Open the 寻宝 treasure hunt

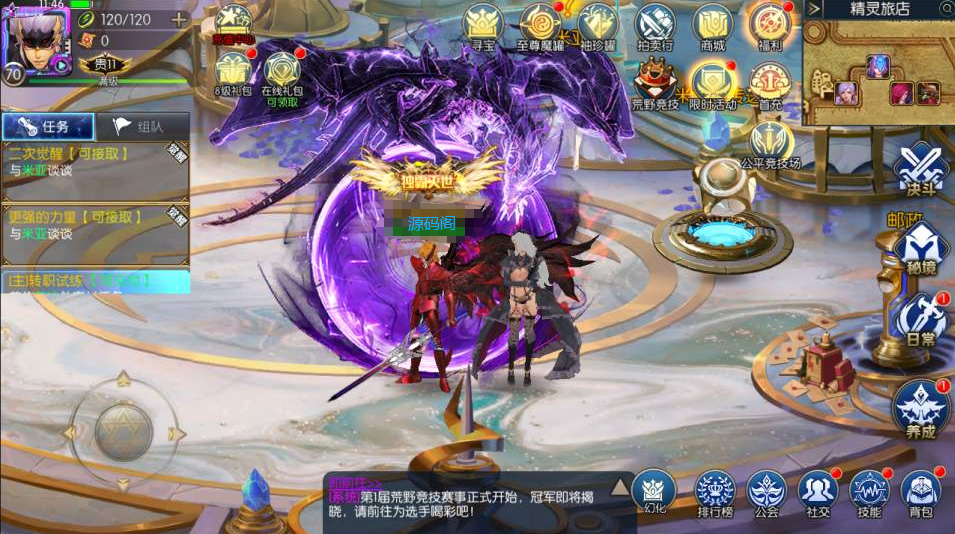pyautogui.click(x=485, y=25)
